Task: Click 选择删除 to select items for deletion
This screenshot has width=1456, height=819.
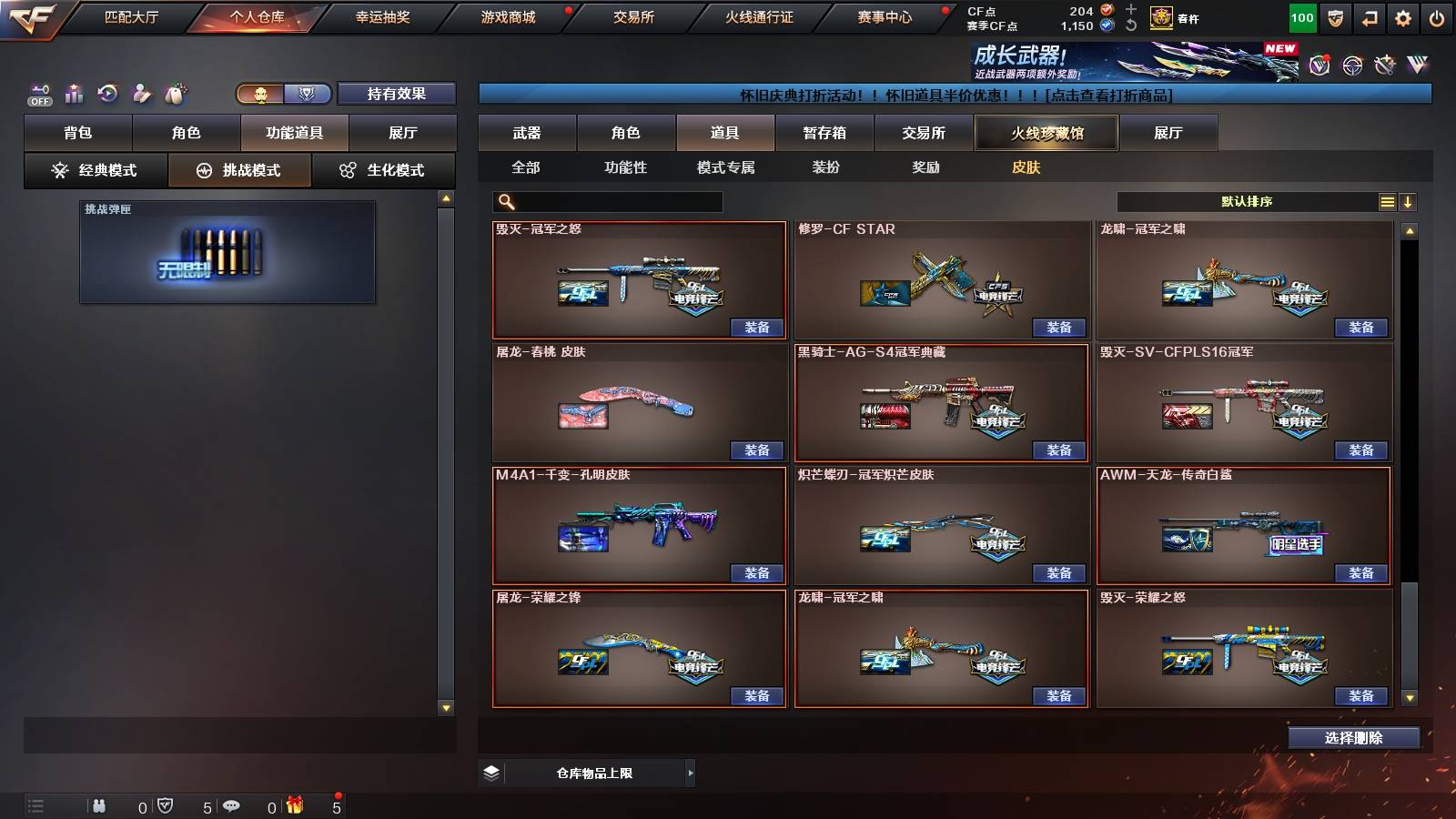Action: [x=1355, y=738]
